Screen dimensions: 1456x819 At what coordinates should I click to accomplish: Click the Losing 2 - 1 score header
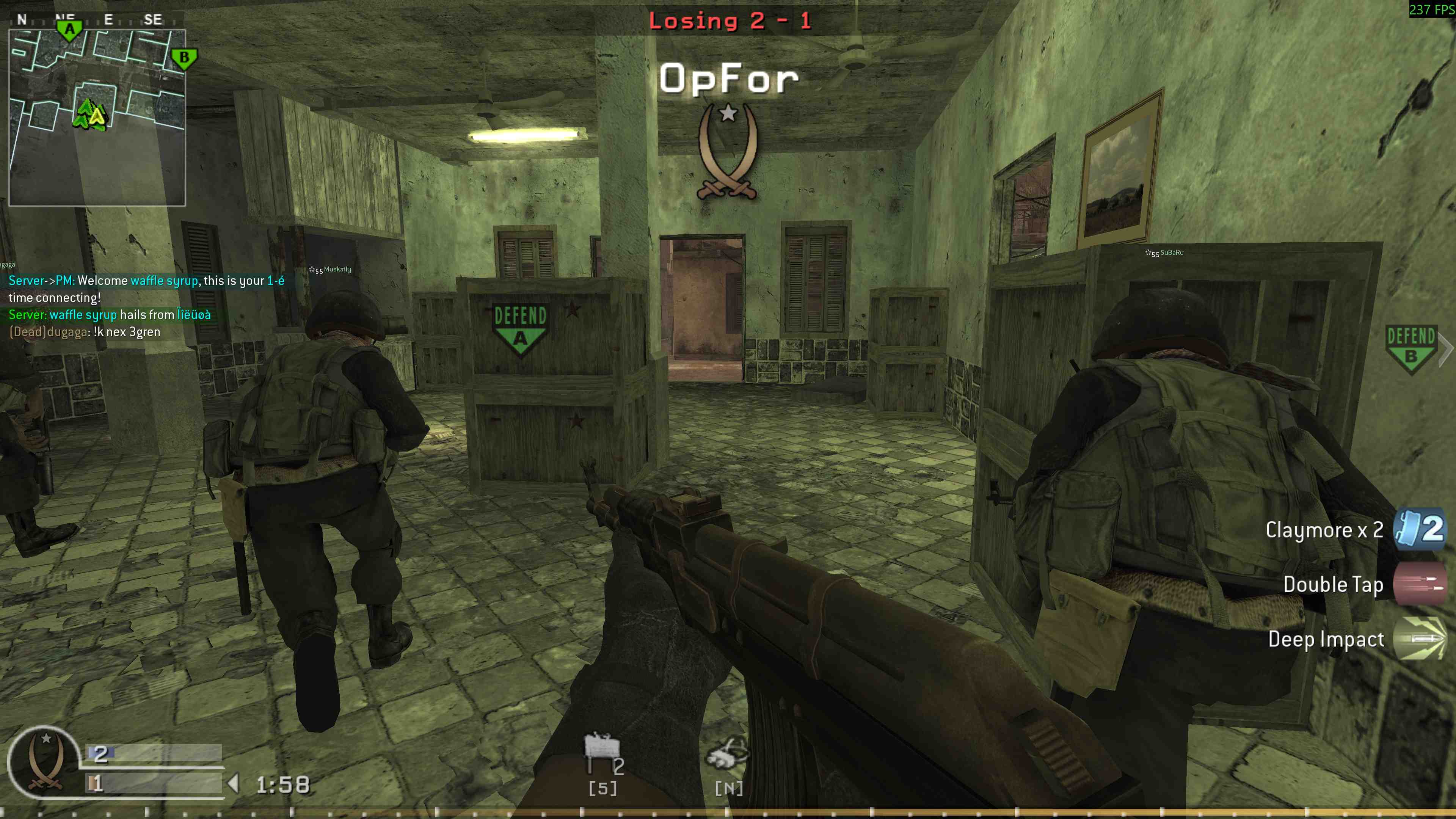(729, 21)
